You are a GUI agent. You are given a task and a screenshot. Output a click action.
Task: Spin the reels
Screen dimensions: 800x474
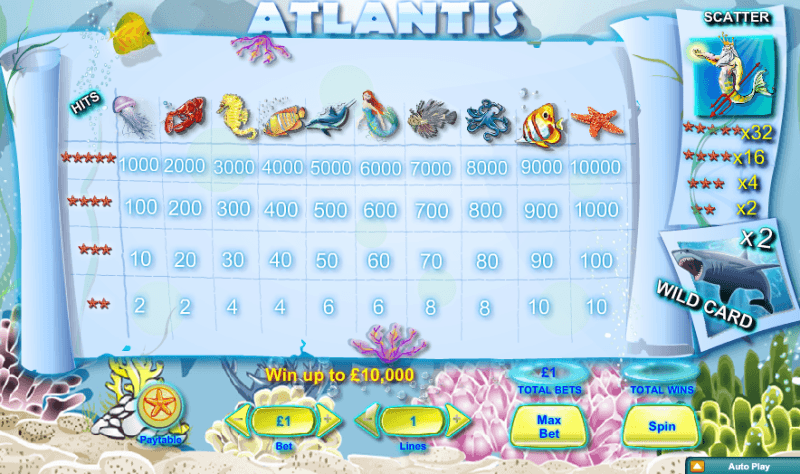661,426
